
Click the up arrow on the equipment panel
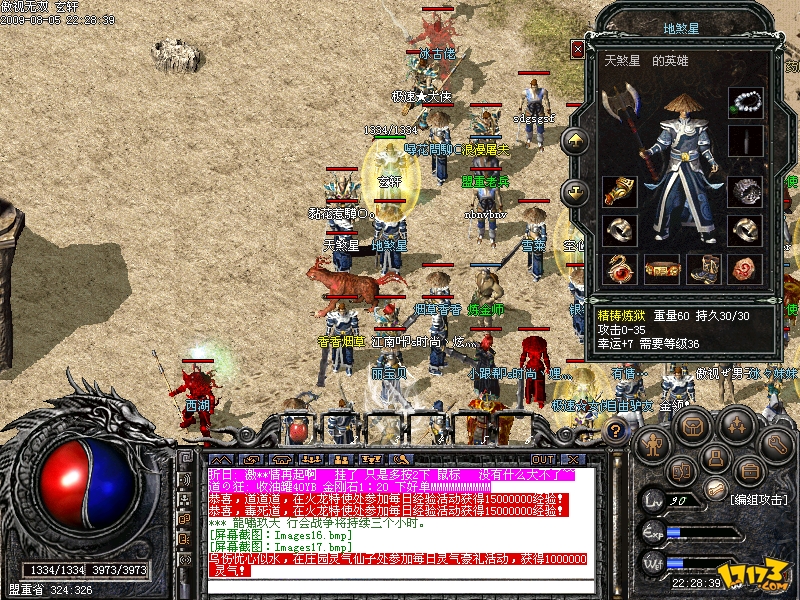coord(576,141)
